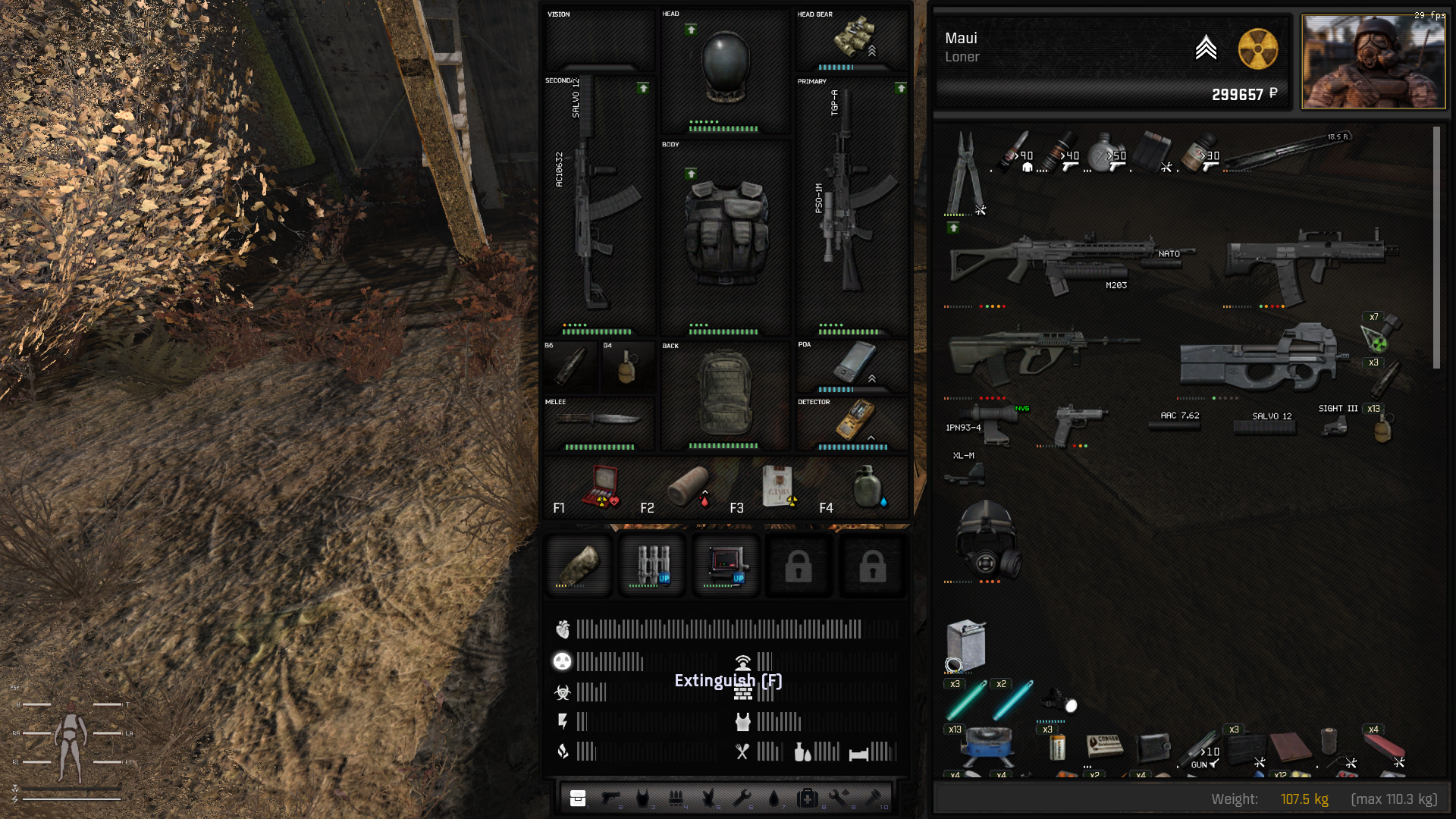This screenshot has height=819, width=1456.
Task: Toggle the locked artifact container slot
Action: 798,565
